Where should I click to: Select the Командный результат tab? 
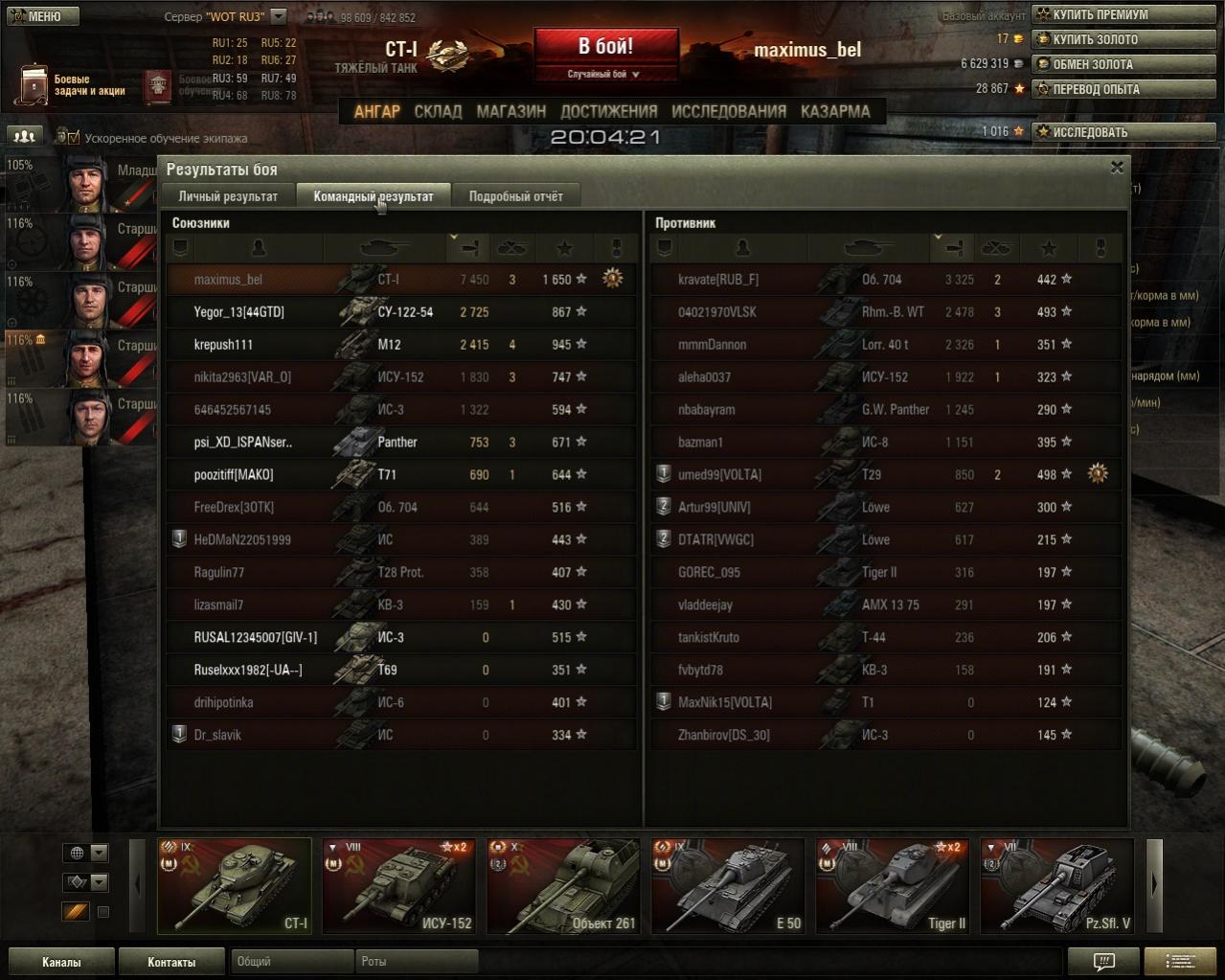(x=374, y=196)
